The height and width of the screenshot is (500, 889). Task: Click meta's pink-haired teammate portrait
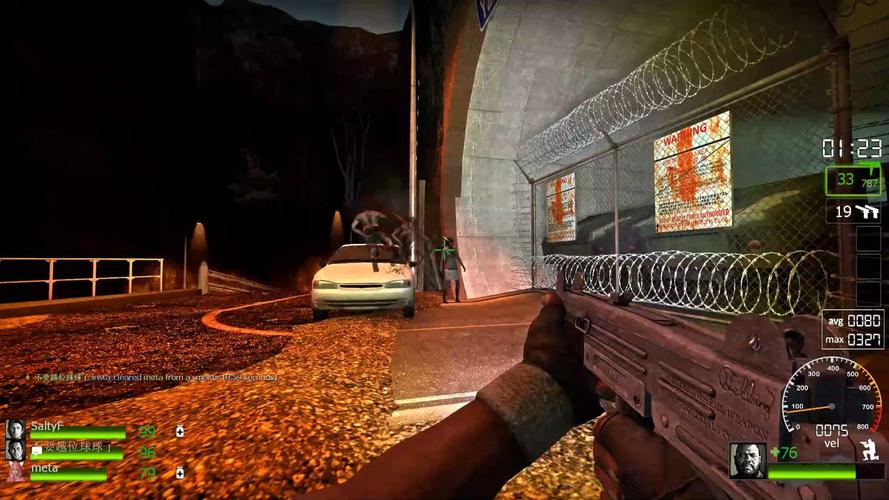coord(15,471)
